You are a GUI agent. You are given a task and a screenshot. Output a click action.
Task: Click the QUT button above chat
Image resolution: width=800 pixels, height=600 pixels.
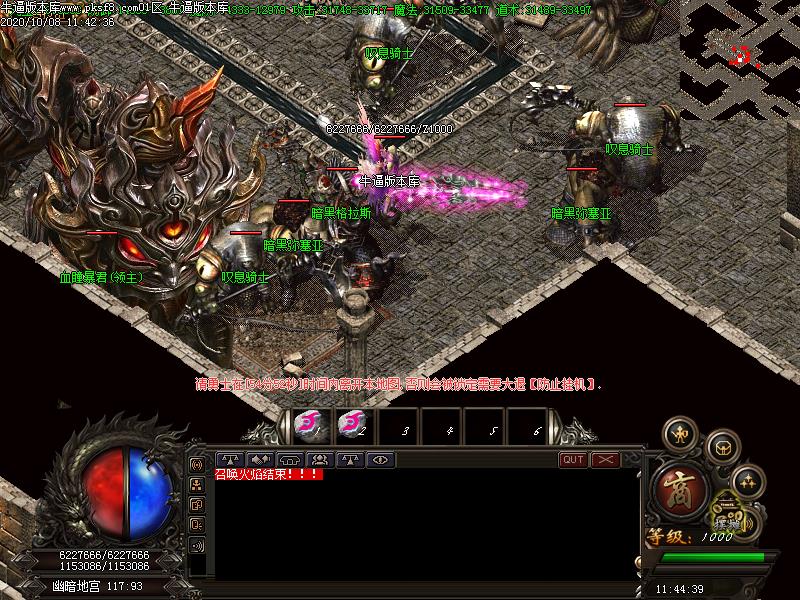pos(573,460)
